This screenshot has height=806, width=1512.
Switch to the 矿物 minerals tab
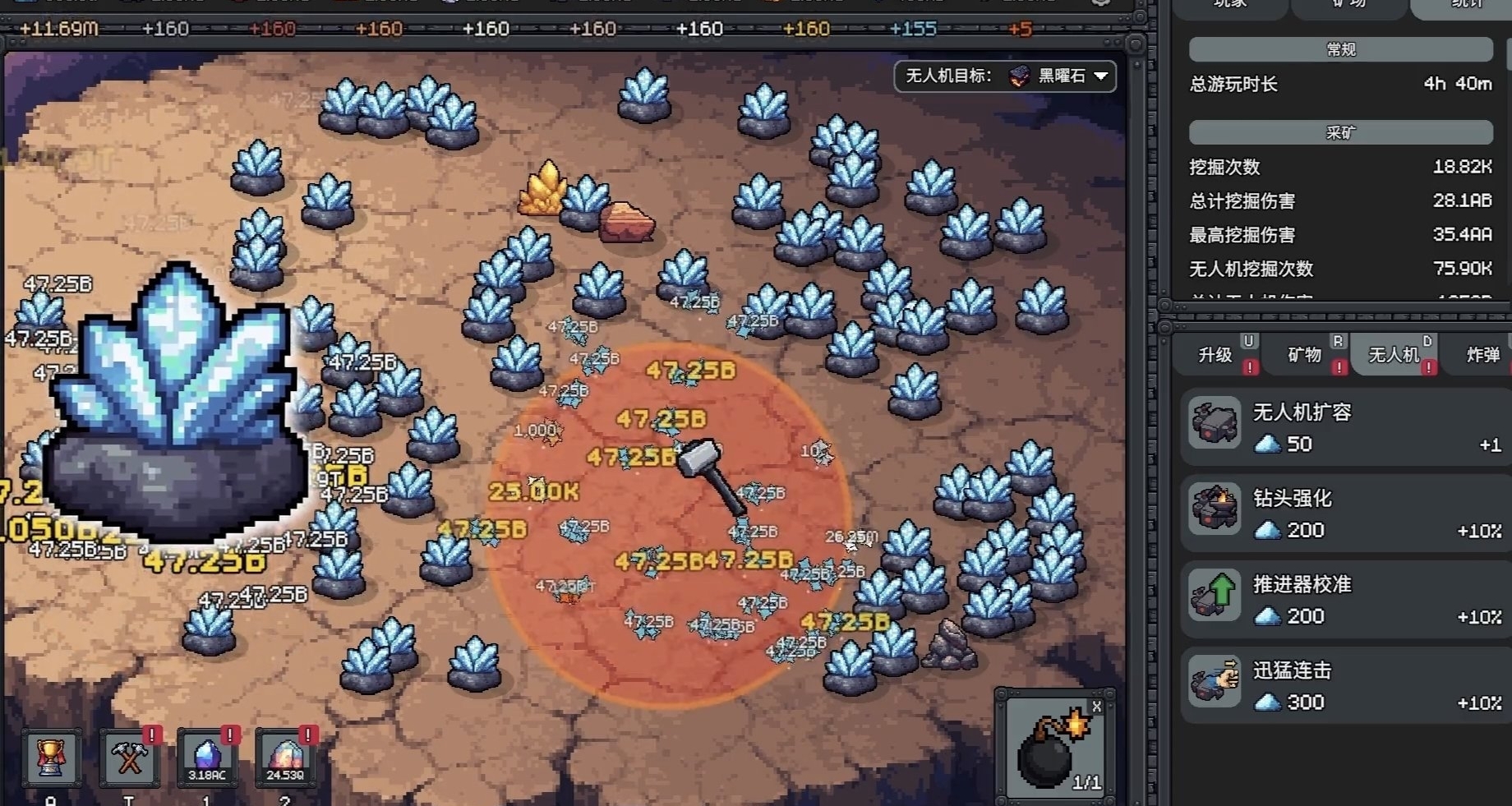(x=1304, y=355)
